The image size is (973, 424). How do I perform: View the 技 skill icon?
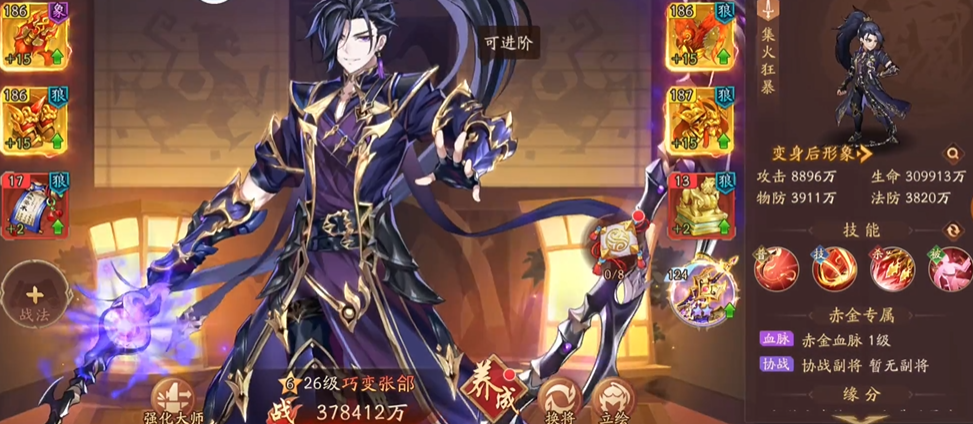[838, 269]
